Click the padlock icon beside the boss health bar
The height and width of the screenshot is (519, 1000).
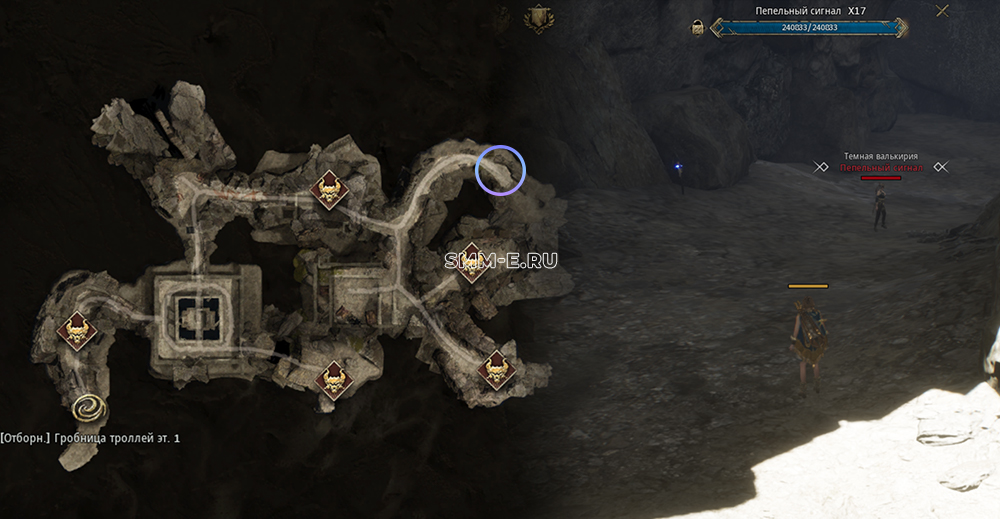point(697,27)
